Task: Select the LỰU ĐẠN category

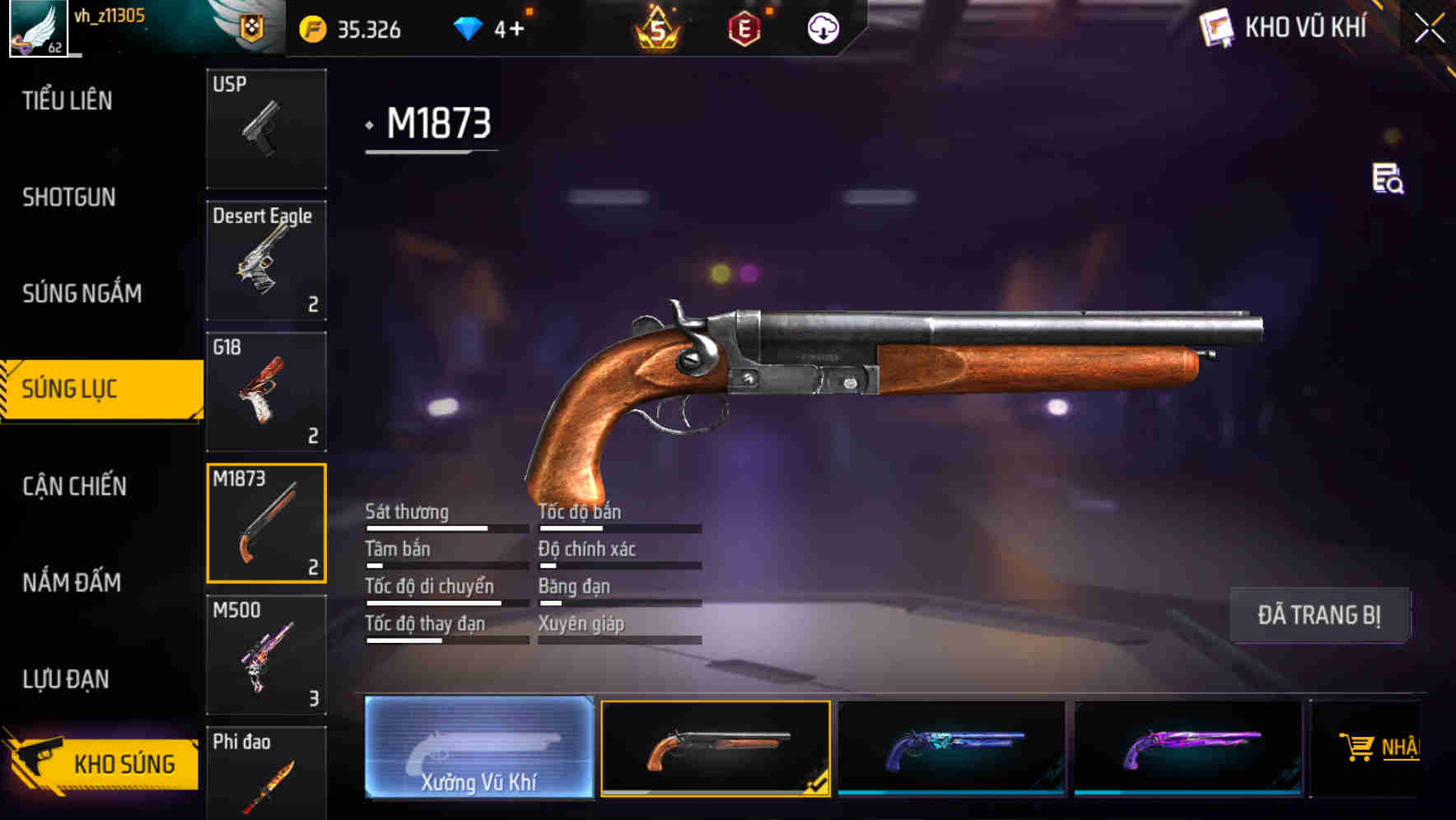Action: pos(69,679)
